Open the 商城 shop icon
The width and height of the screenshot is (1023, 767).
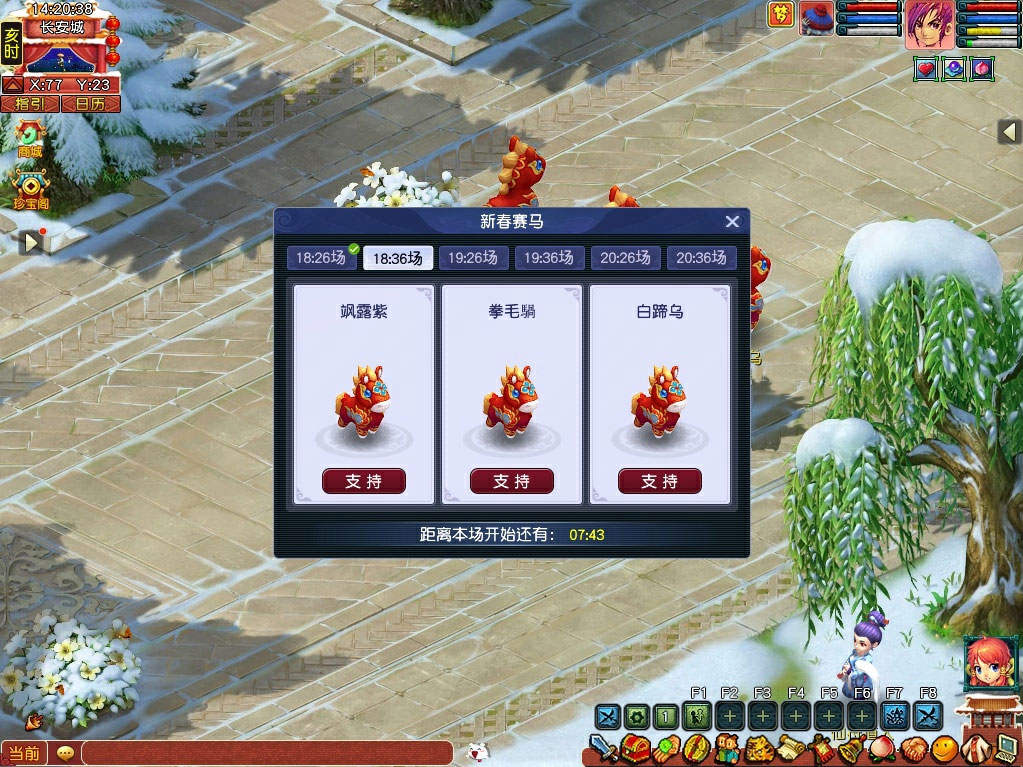[31, 138]
